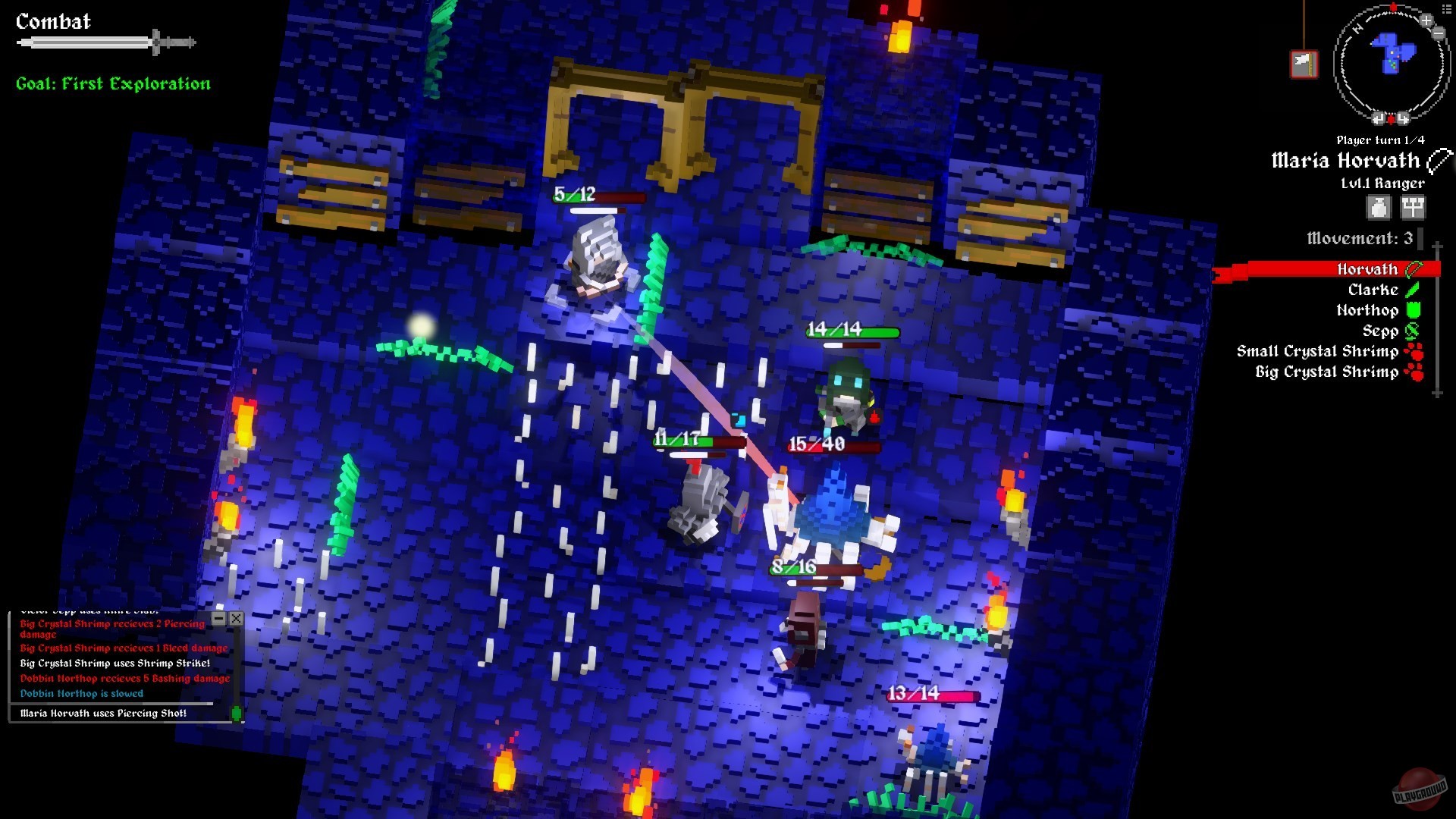This screenshot has width=1456, height=819.
Task: Click the Maria Horvath uses Piercing Shot entry
Action: 103,713
